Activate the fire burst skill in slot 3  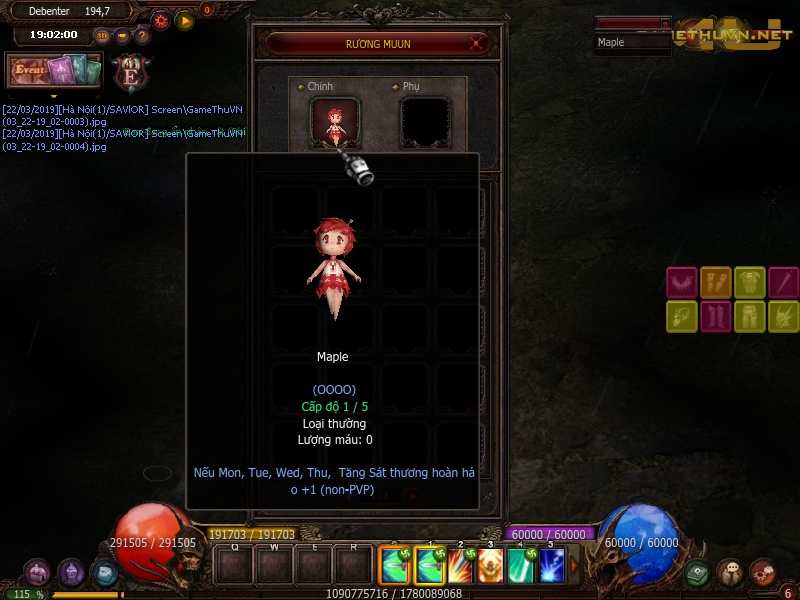(x=490, y=566)
